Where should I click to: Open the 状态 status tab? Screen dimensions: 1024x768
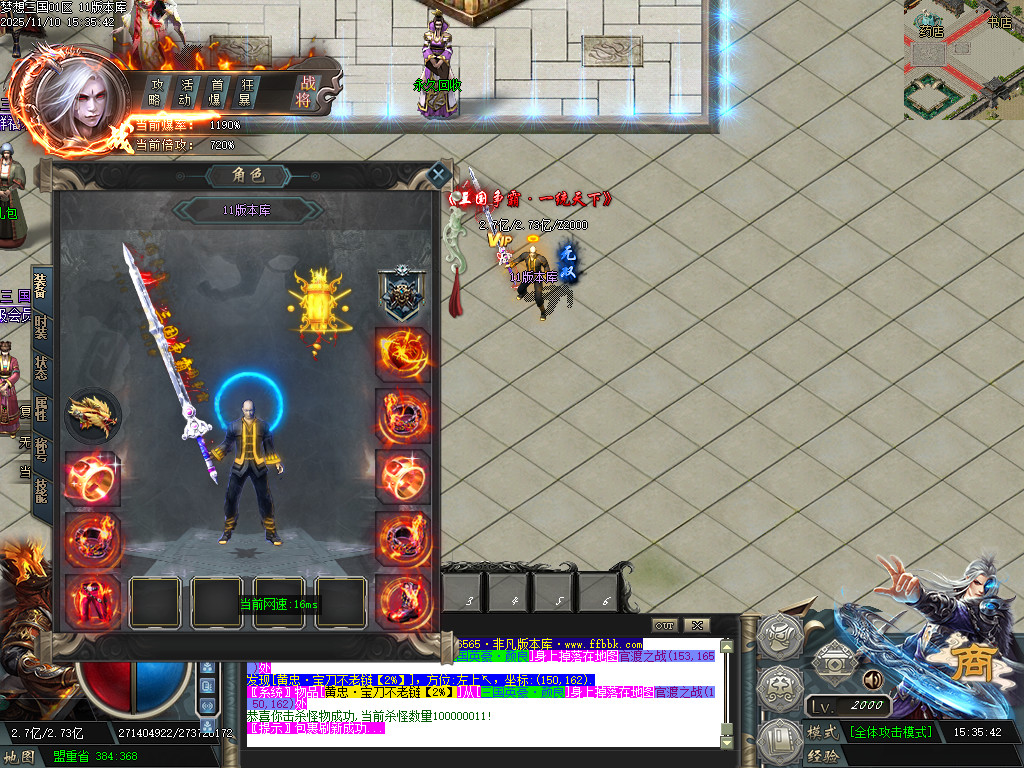click(x=41, y=366)
